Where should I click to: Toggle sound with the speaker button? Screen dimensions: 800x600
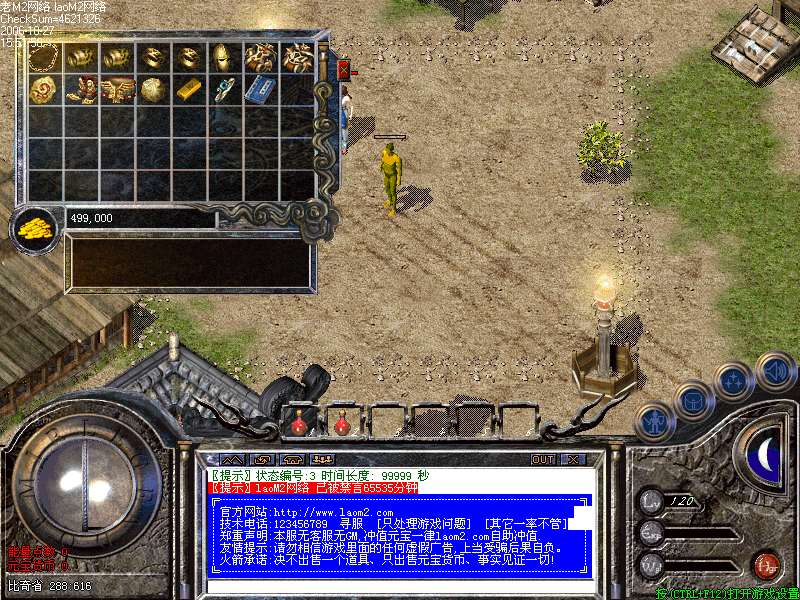click(776, 372)
